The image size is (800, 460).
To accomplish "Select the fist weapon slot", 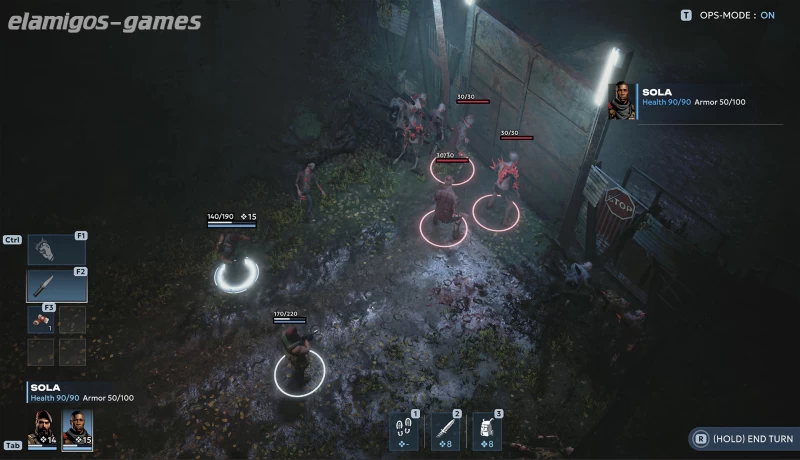I will click(x=56, y=249).
